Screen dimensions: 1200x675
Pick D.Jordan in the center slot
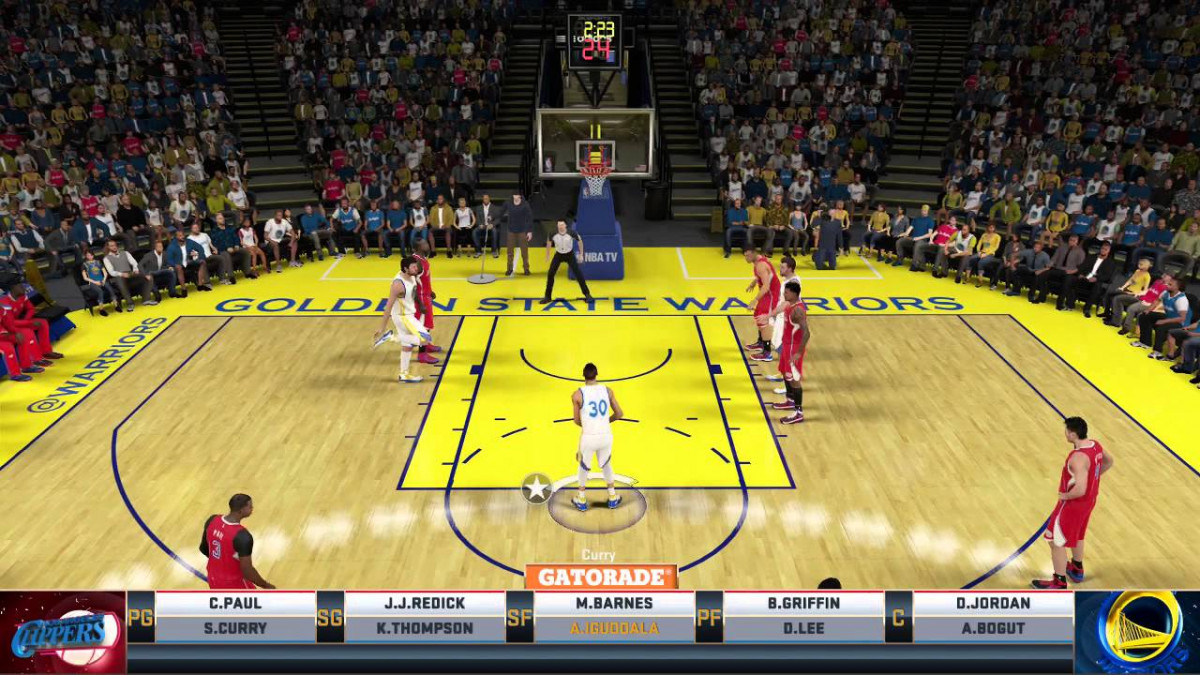point(992,603)
